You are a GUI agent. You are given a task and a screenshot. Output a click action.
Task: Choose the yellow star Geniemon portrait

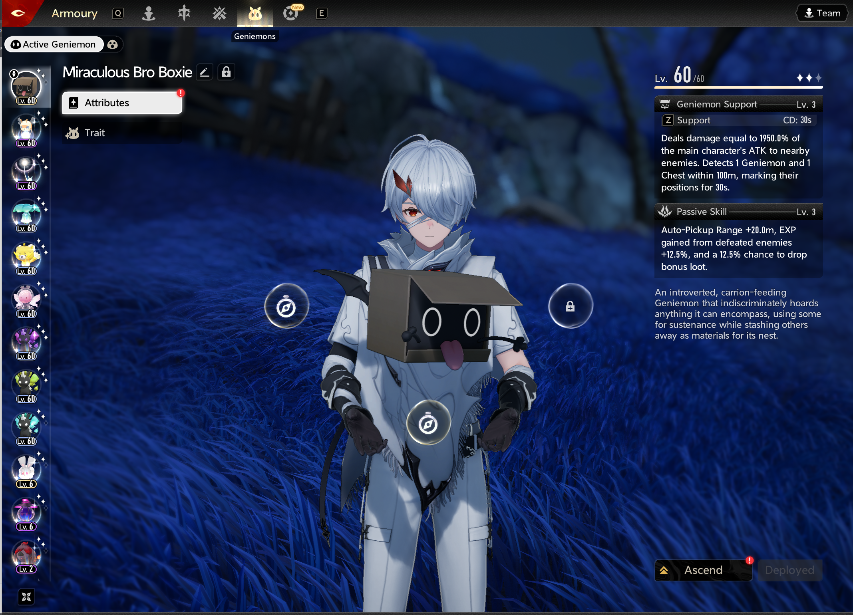tap(25, 257)
